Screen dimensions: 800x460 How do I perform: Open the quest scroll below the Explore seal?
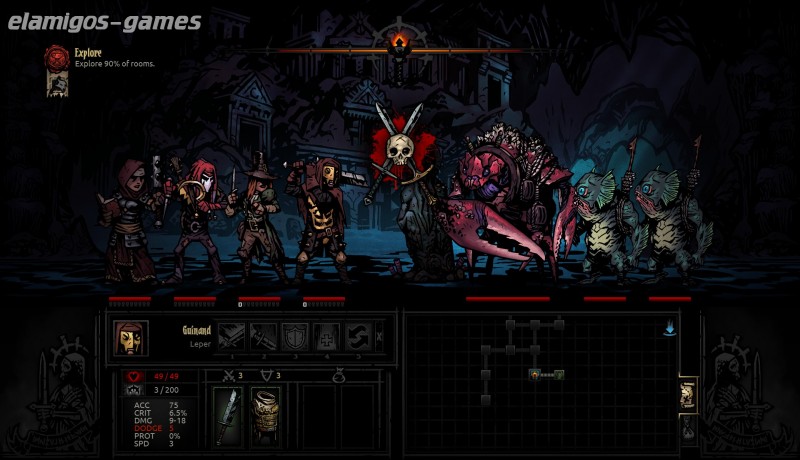[56, 85]
